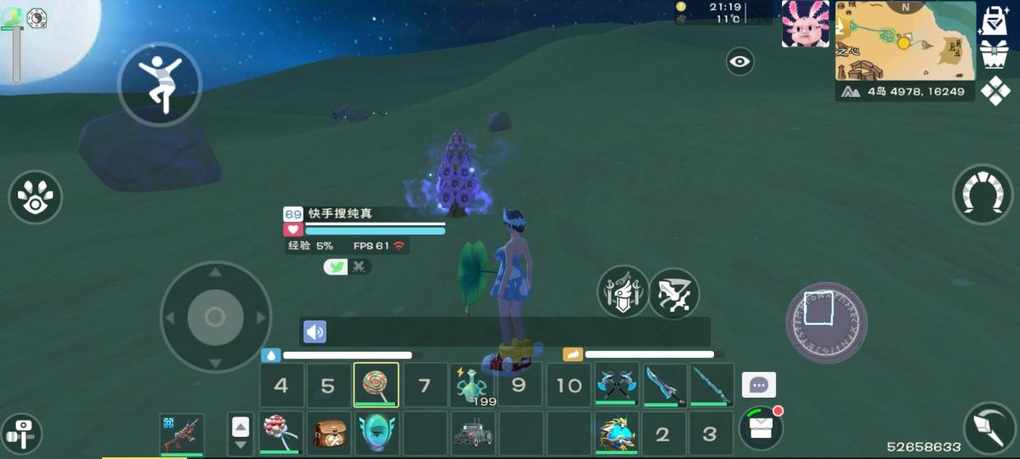This screenshot has width=1020, height=459.
Task: Select the double-bladed battle axe slot
Action: (617, 385)
